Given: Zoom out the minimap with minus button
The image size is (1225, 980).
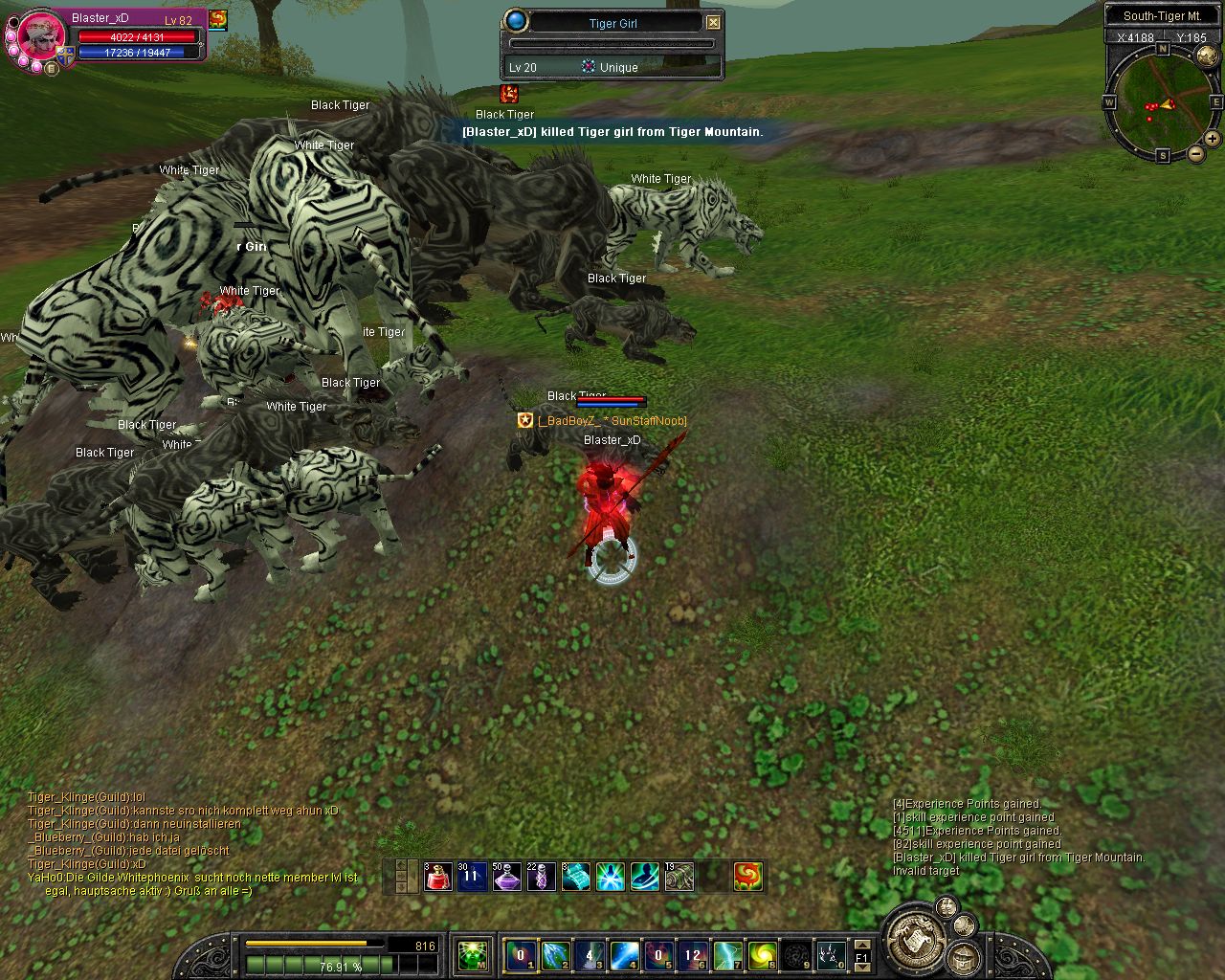Looking at the screenshot, I should click(1195, 153).
